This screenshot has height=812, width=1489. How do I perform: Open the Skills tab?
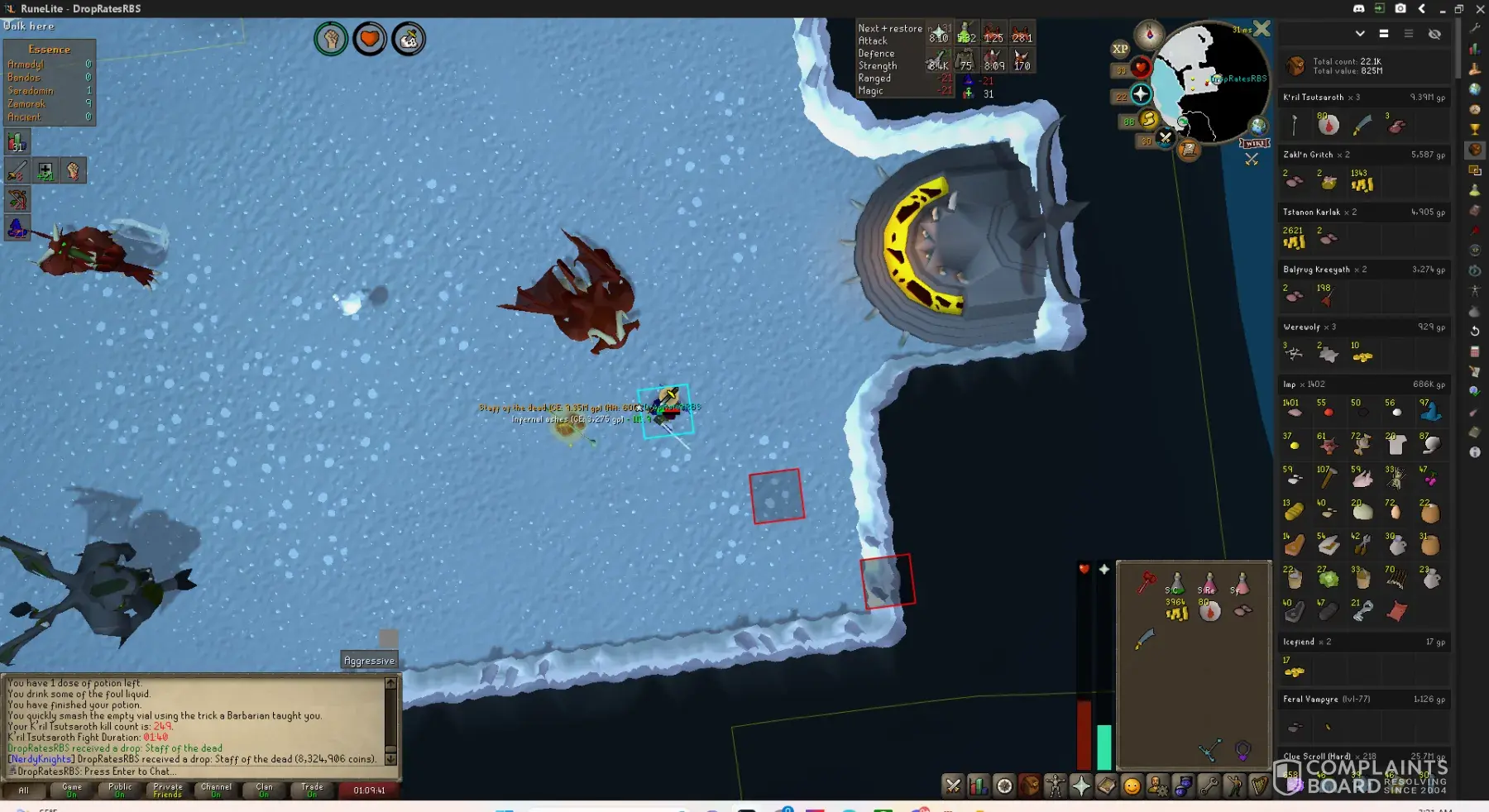click(979, 786)
